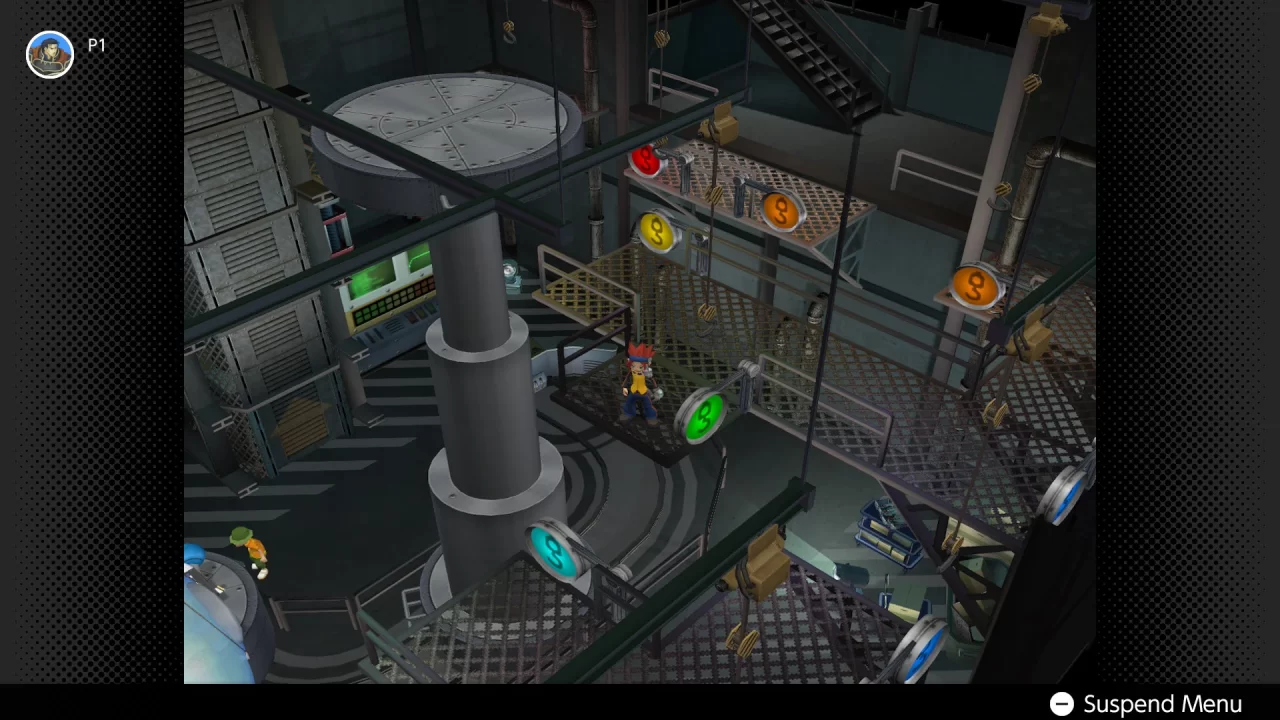
Task: Click the orange lamp near the right pillar
Action: pyautogui.click(x=974, y=288)
